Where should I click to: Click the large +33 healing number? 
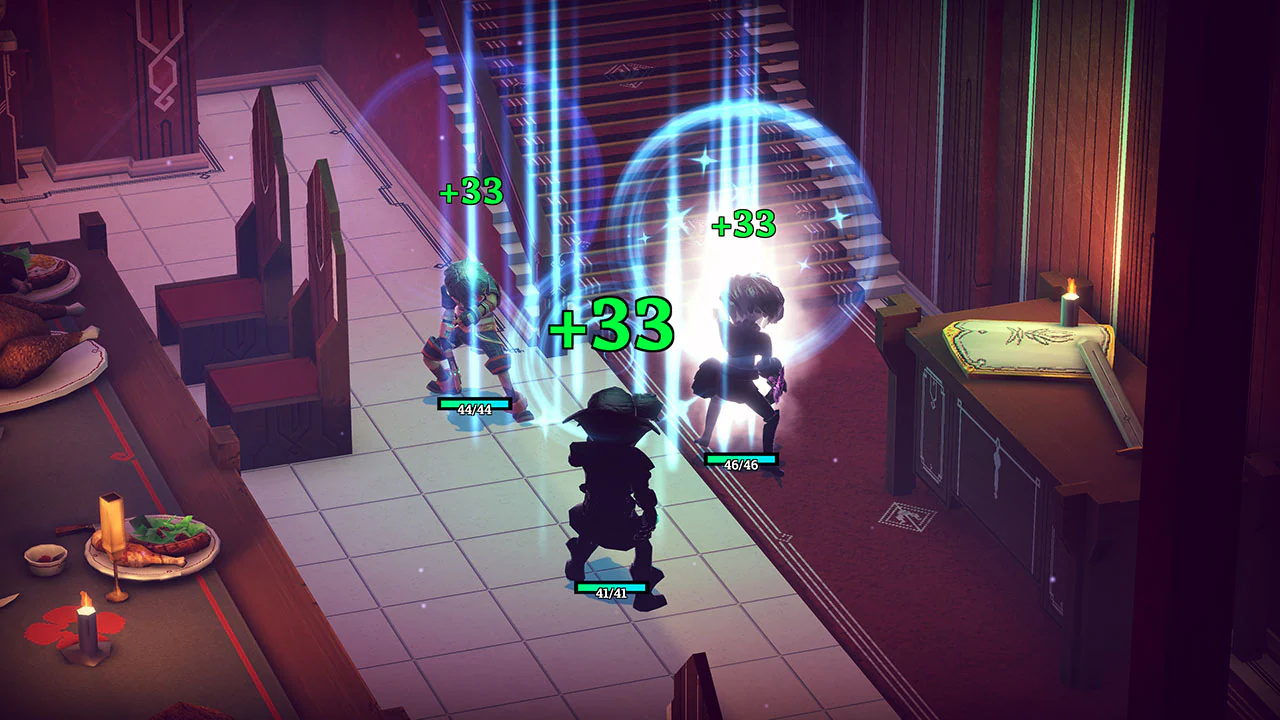tap(610, 323)
